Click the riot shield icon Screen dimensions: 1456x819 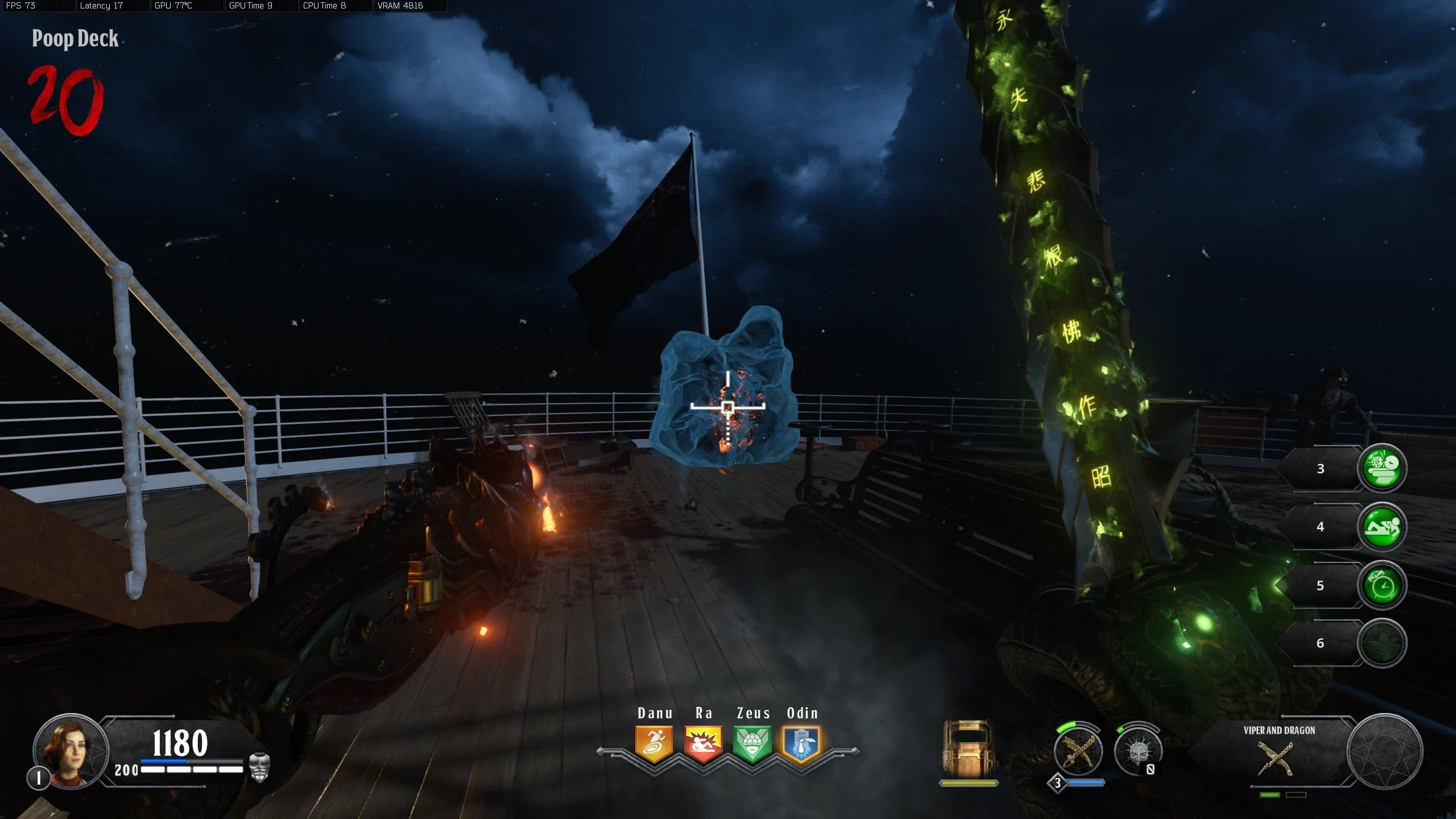click(968, 748)
